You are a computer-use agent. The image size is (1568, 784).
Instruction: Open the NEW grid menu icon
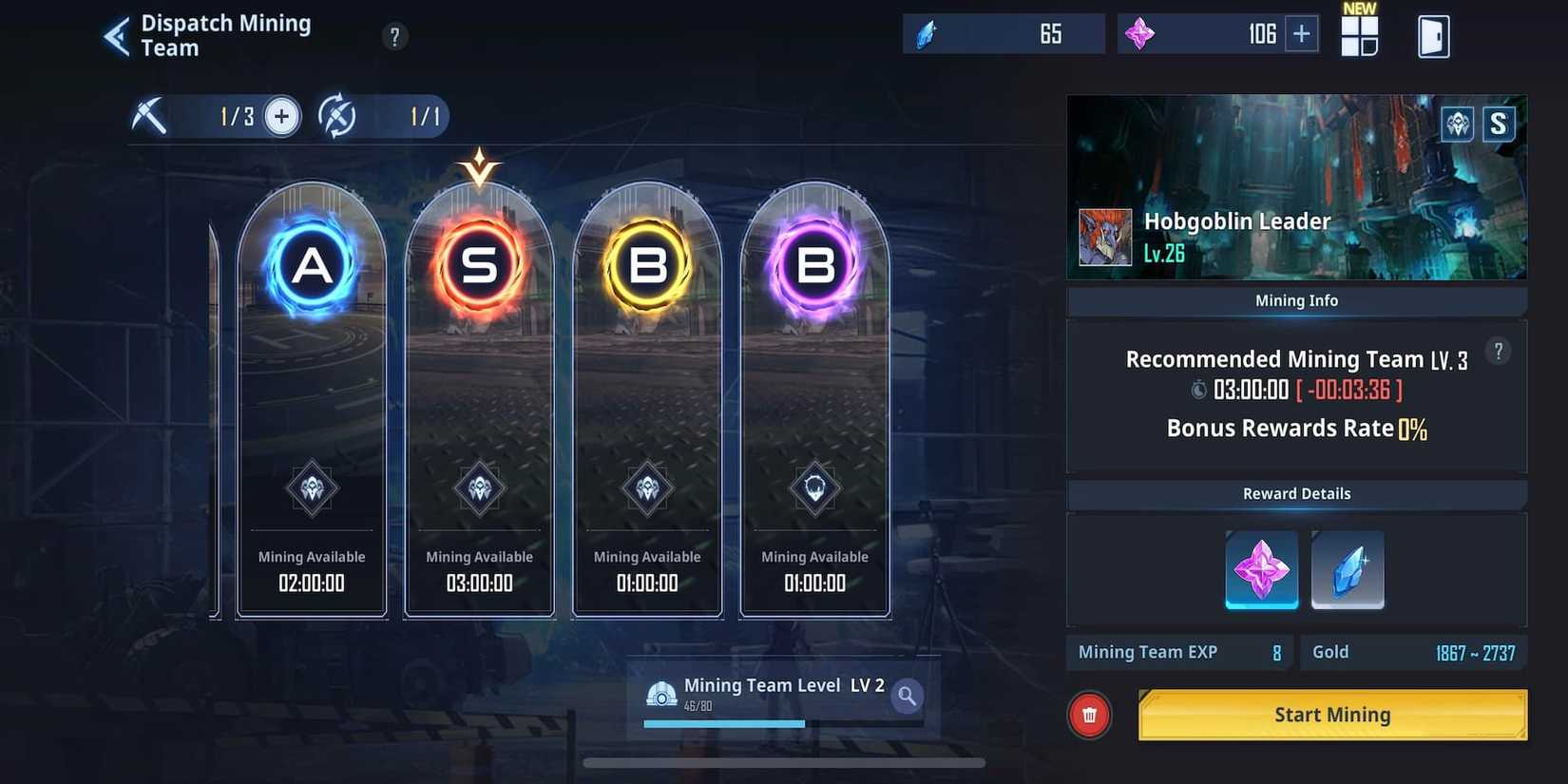1359,36
